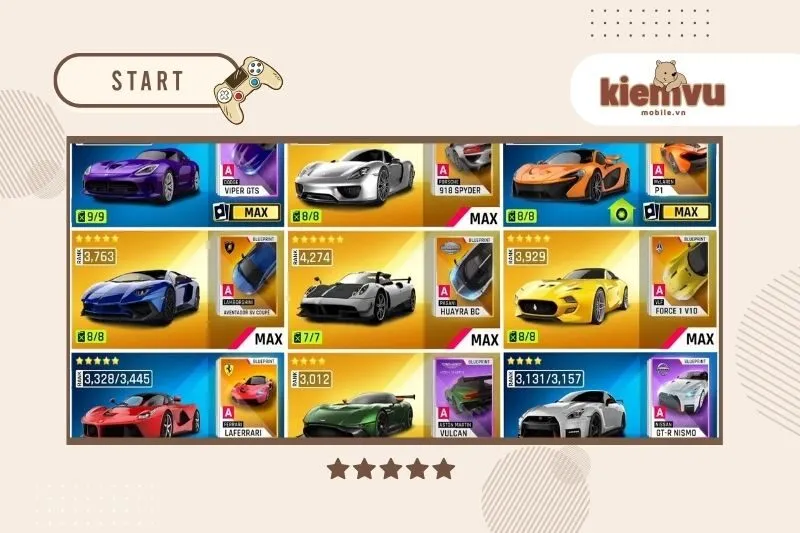Select the green Aston Martin Vulcan tile
The width and height of the screenshot is (800, 533).
[x=360, y=400]
